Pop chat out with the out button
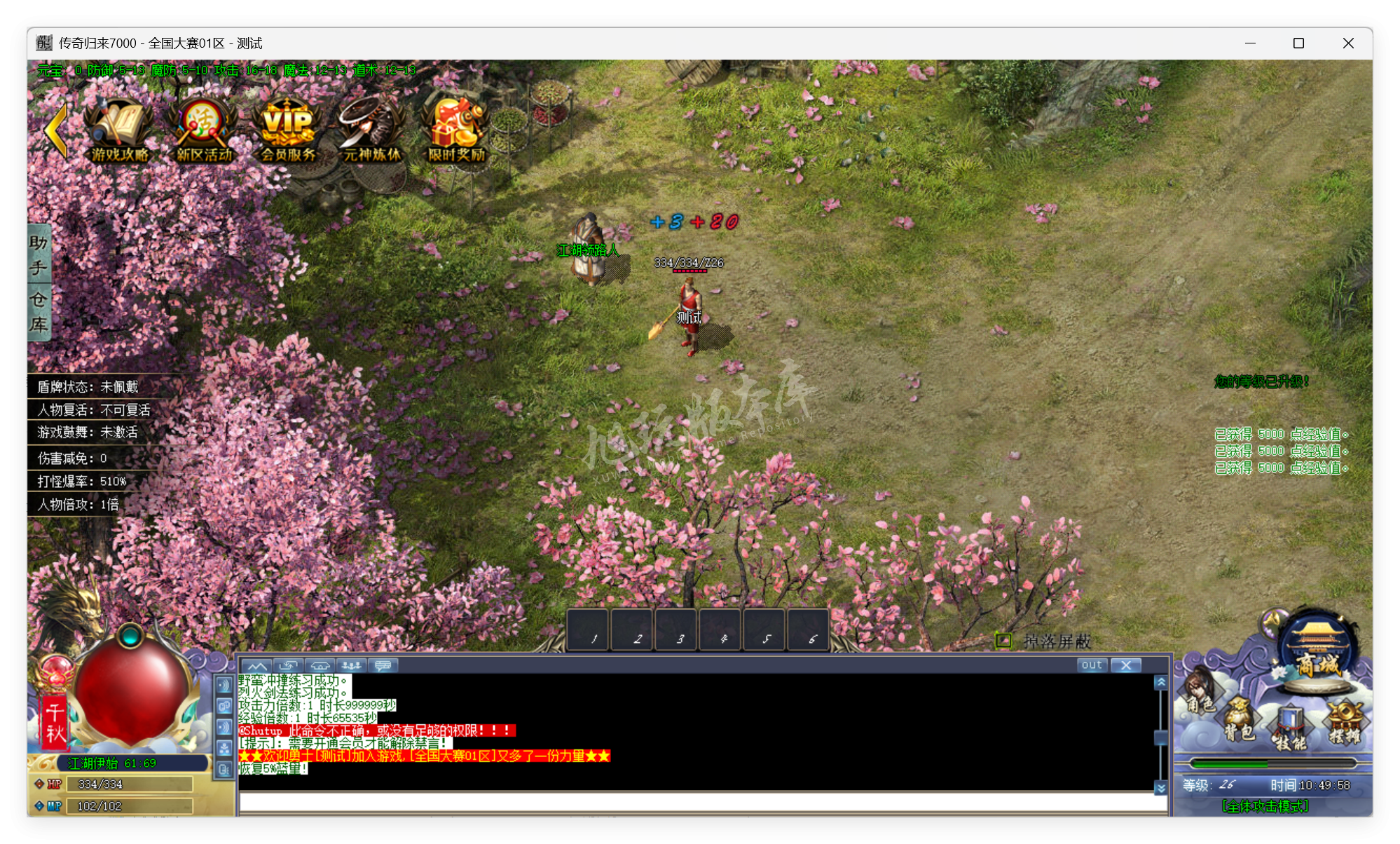 coord(1091,665)
